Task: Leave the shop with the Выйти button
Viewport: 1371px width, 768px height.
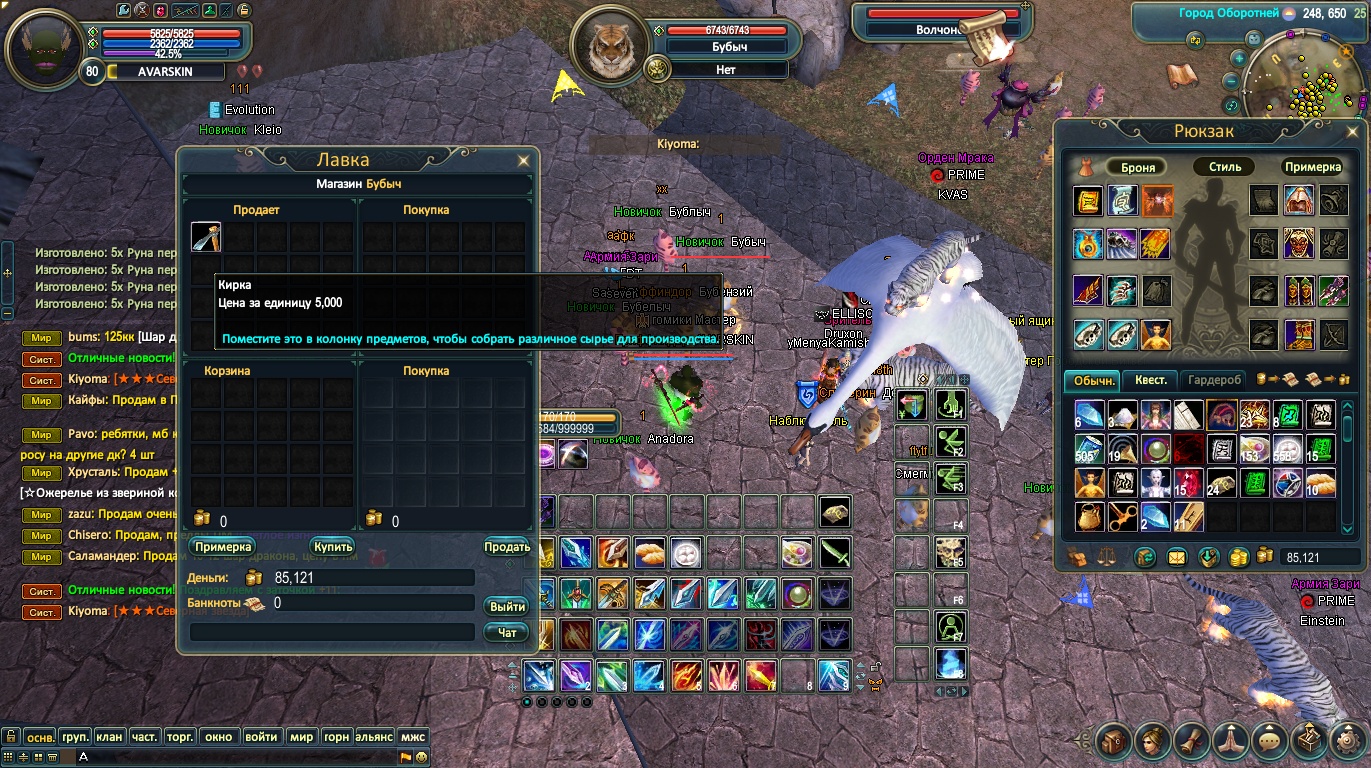Action: tap(507, 607)
